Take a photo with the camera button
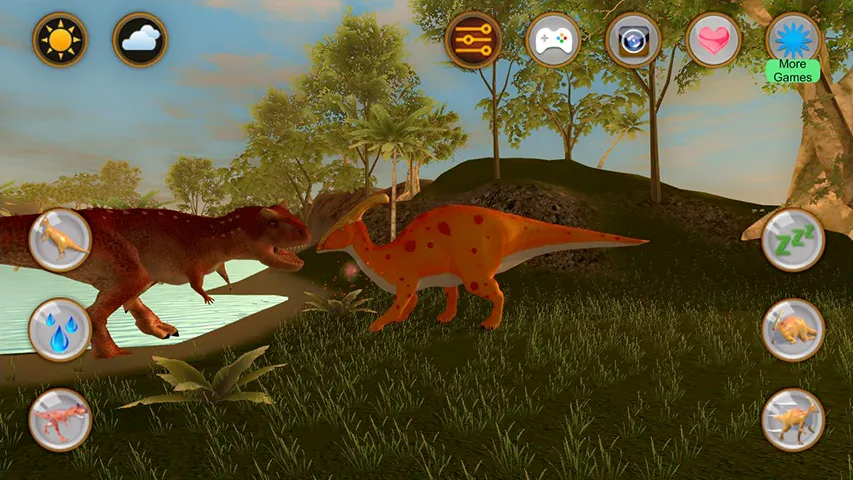The height and width of the screenshot is (480, 853). point(633,40)
